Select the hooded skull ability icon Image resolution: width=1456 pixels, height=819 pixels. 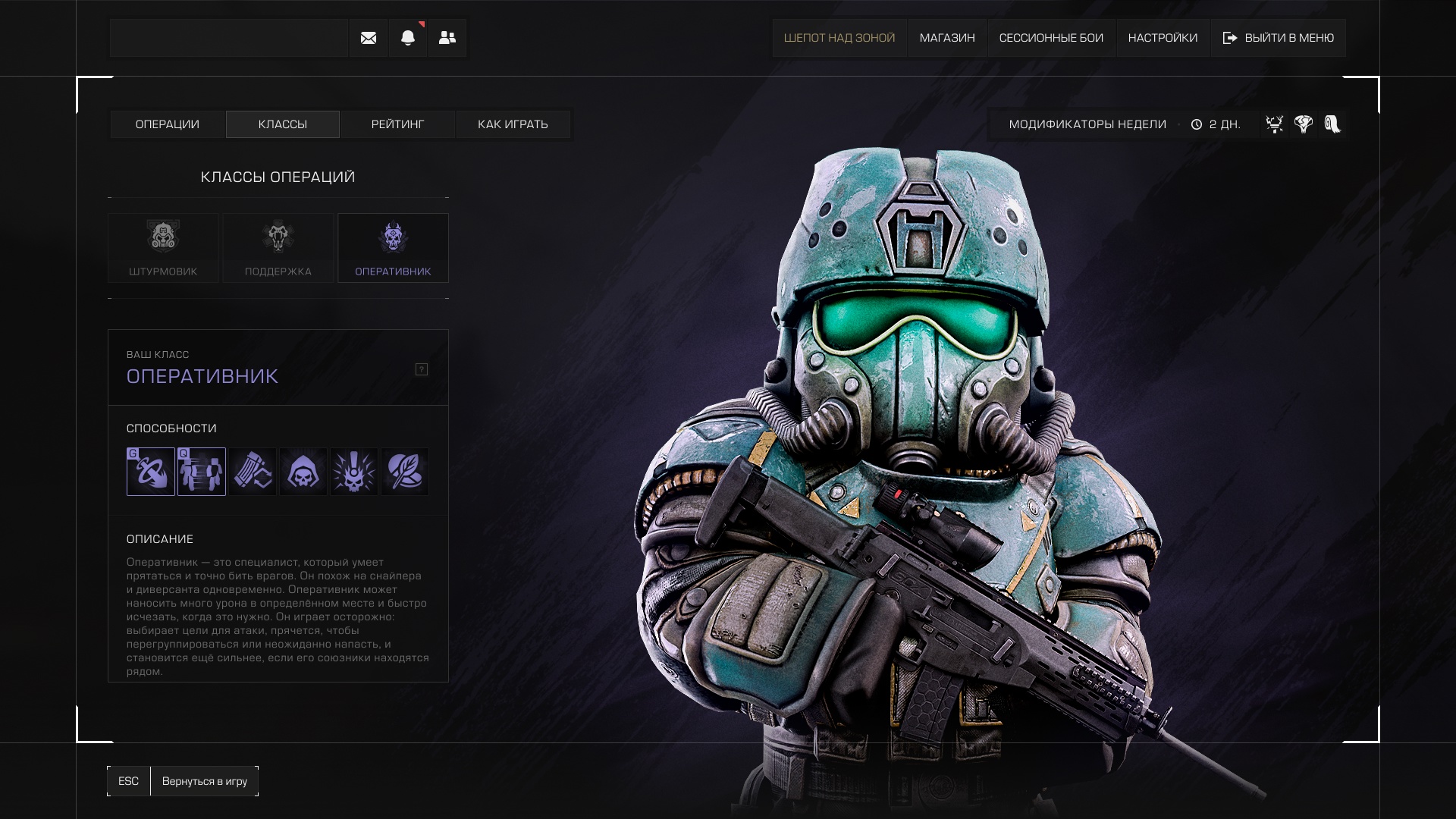(303, 472)
